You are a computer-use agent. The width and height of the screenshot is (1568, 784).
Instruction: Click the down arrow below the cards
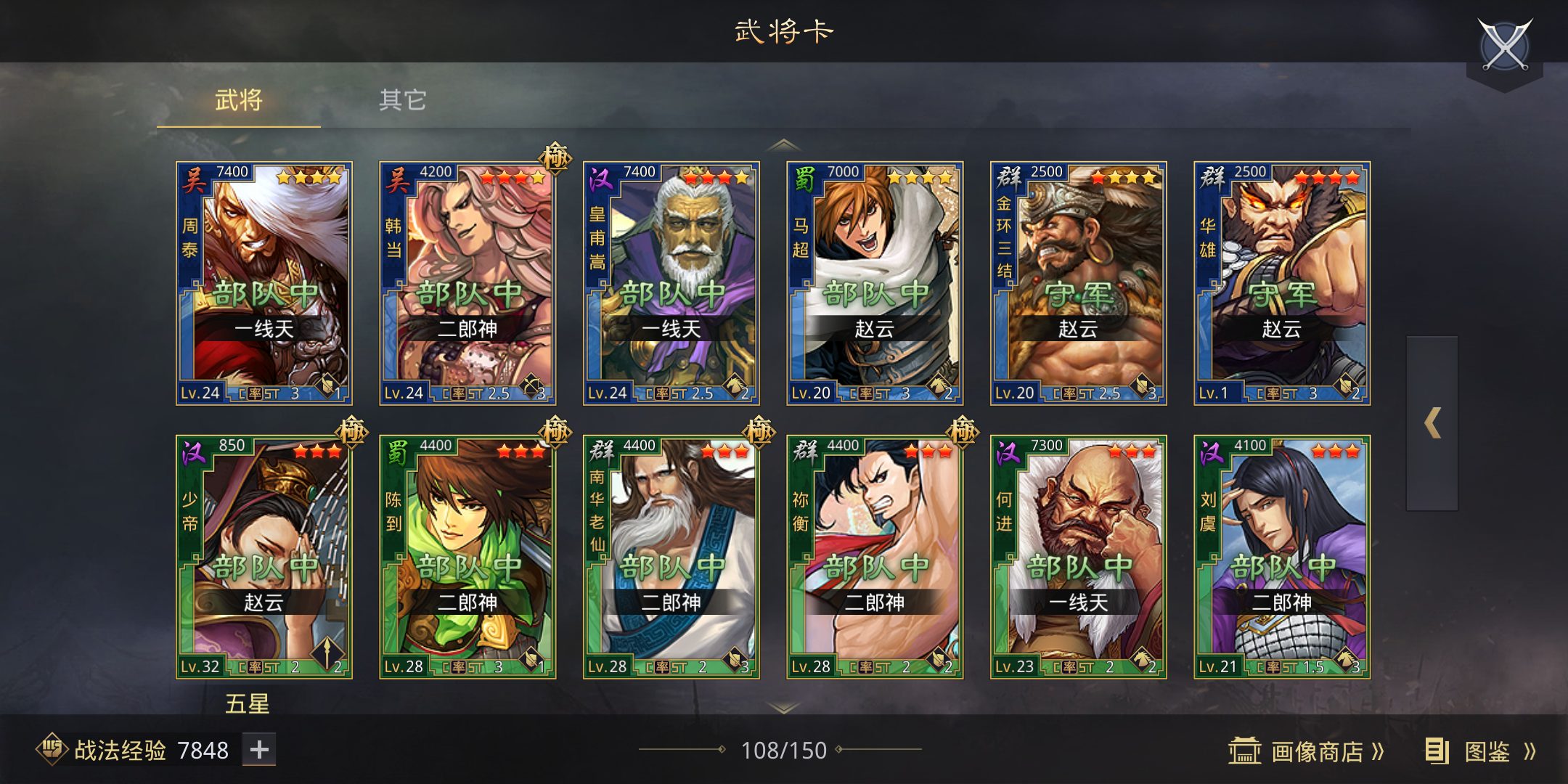(784, 706)
